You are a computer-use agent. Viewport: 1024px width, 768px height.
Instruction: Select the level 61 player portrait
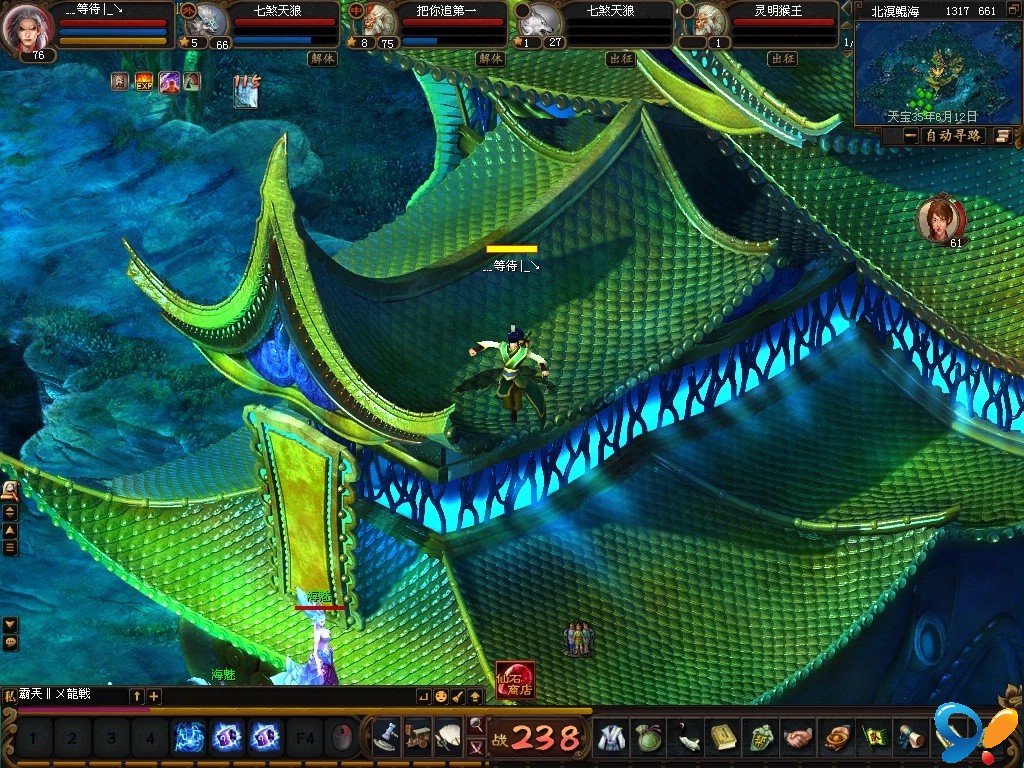940,220
